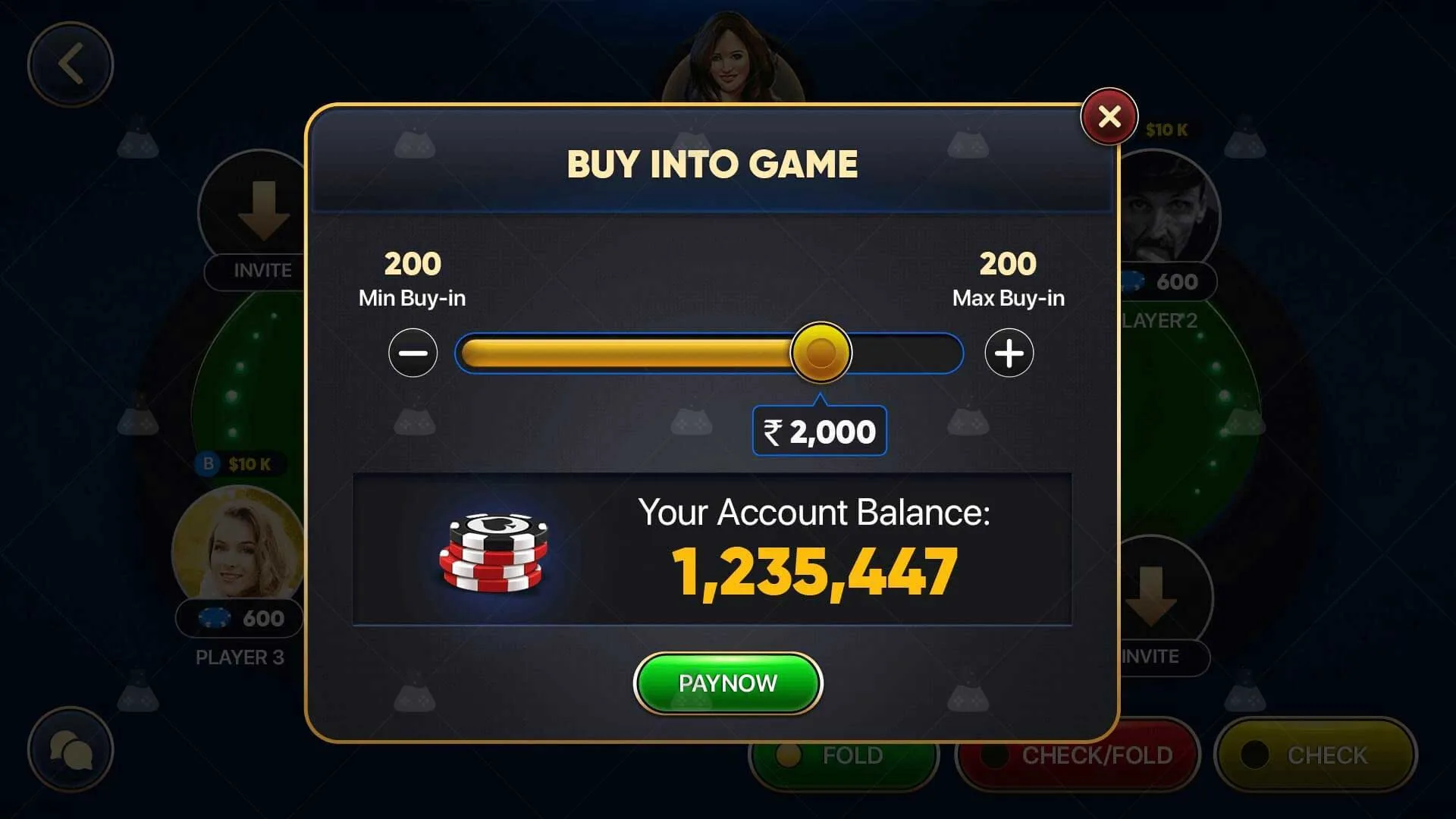The image size is (1456, 819).
Task: Click the buy-in slider handle
Action: point(820,353)
